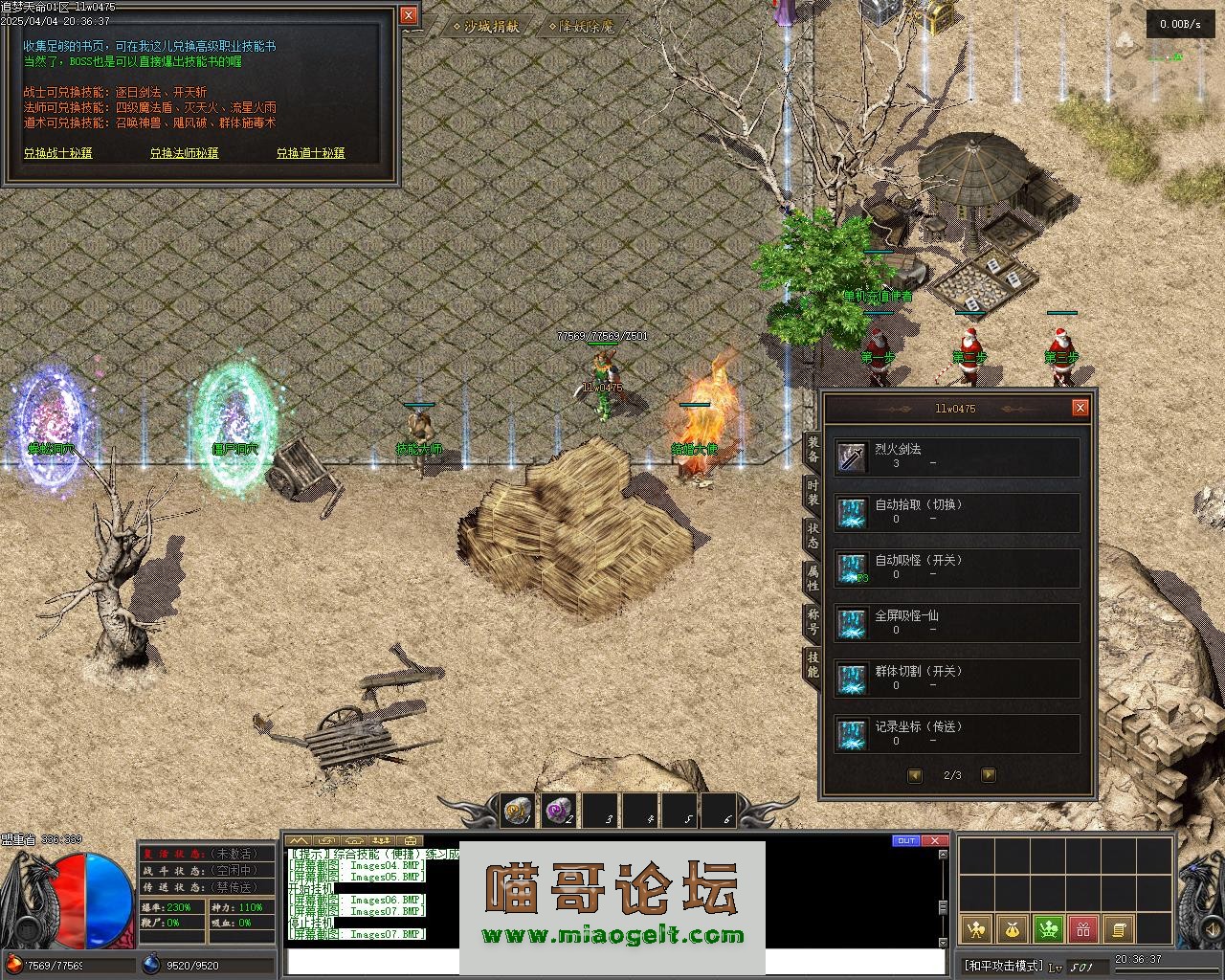The image size is (1225, 980).
Task: Switch to the 状态 status tab
Action: 813,536
